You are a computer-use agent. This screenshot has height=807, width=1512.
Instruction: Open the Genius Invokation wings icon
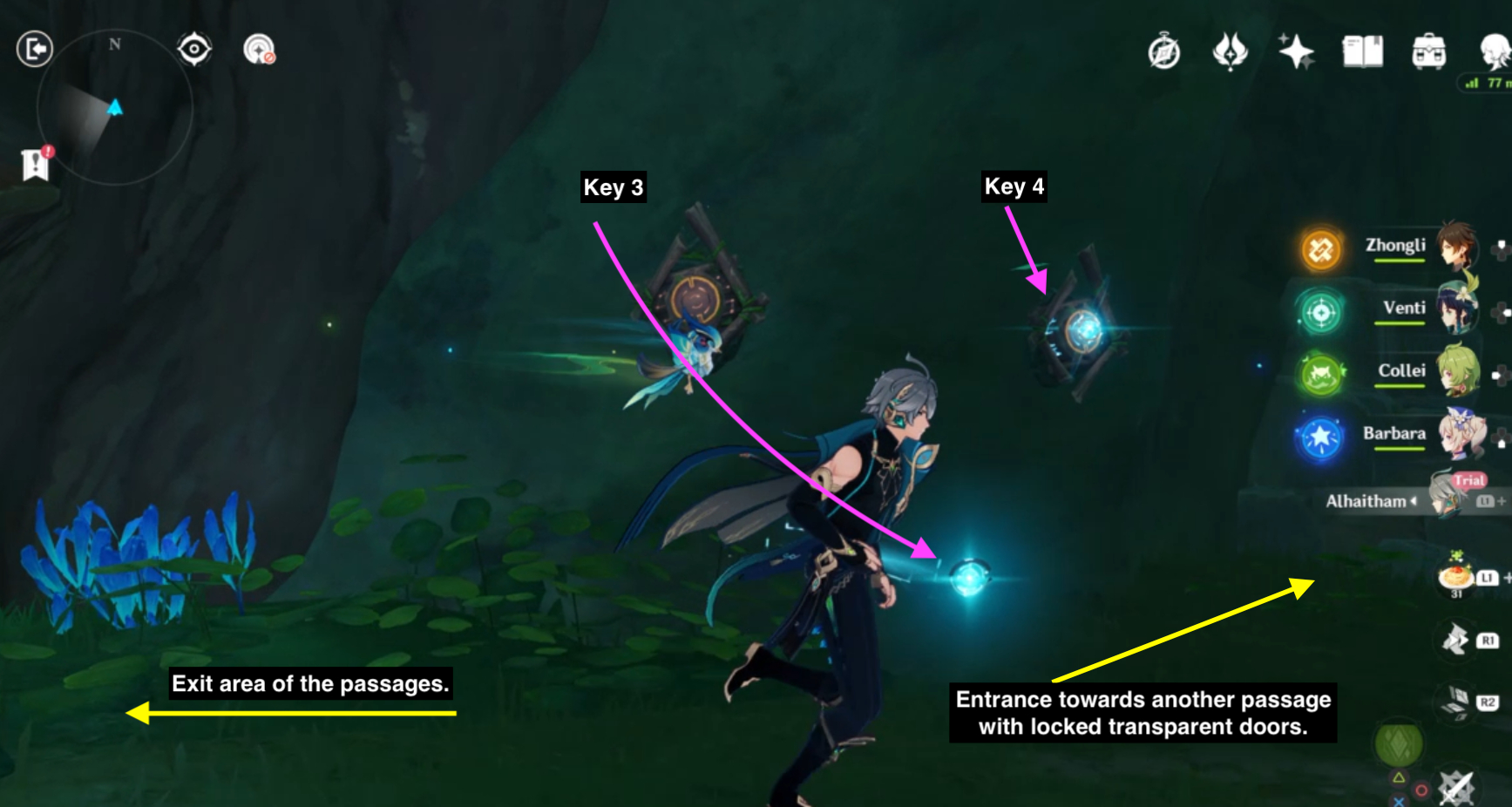1231,52
